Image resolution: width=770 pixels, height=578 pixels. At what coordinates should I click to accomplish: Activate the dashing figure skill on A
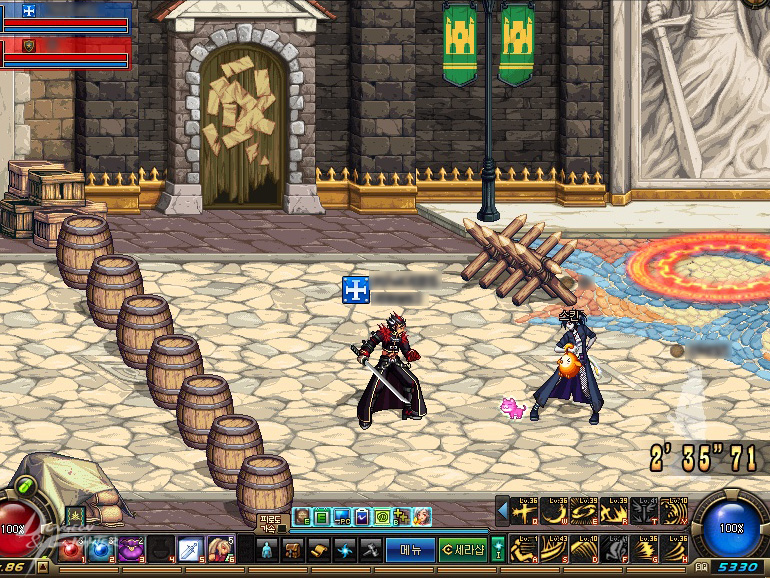coord(525,548)
